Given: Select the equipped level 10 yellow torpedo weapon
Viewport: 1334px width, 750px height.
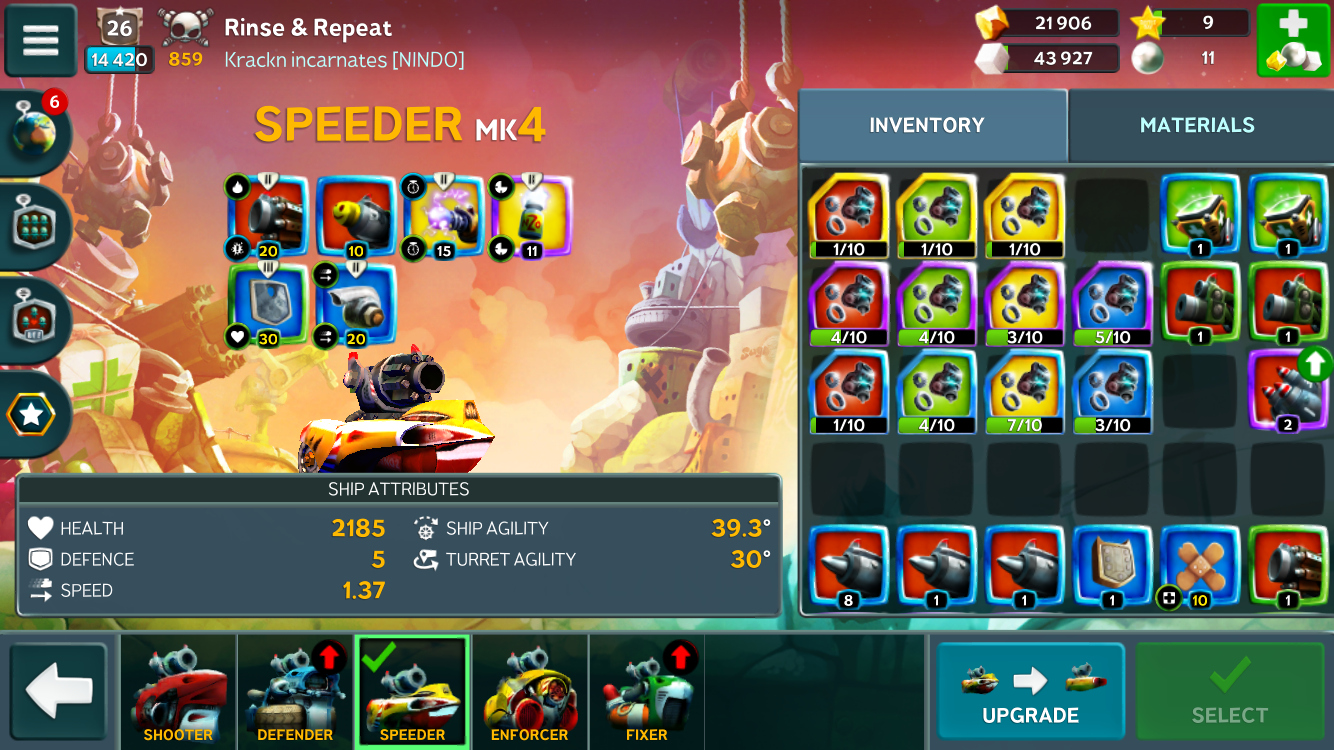Looking at the screenshot, I should tap(355, 216).
